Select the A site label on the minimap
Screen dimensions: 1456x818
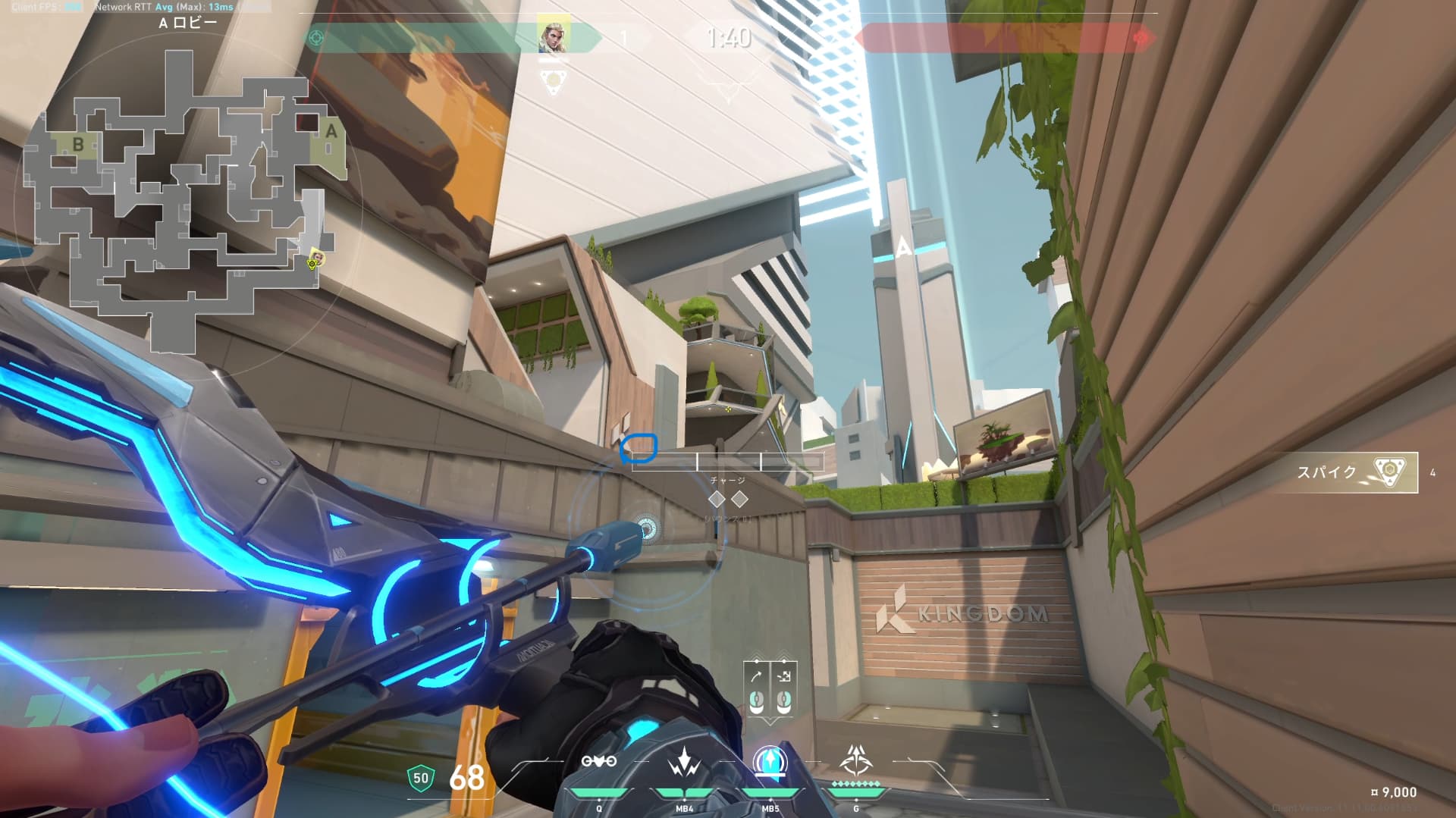click(331, 131)
